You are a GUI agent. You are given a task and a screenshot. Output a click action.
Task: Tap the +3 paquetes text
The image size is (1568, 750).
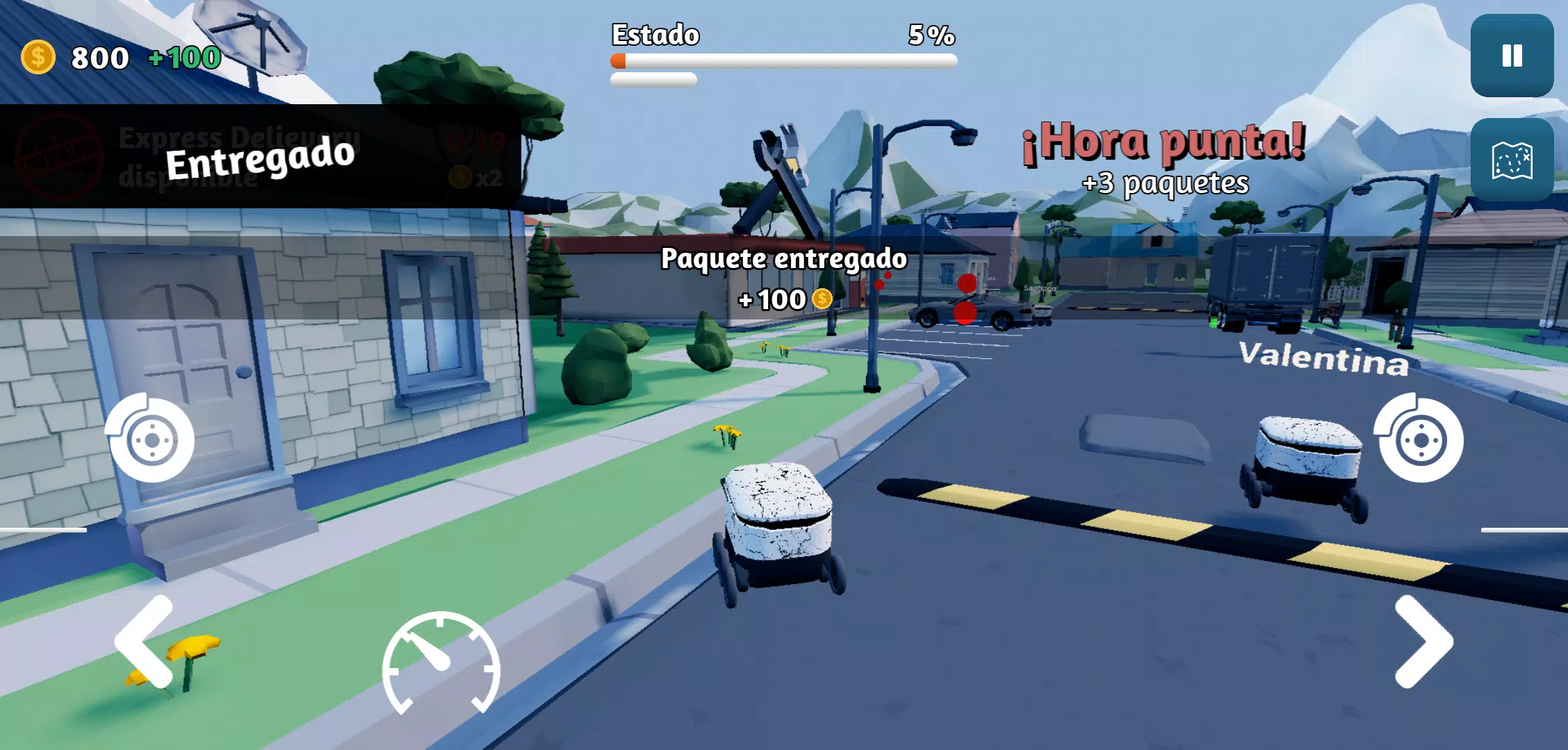tap(1167, 184)
